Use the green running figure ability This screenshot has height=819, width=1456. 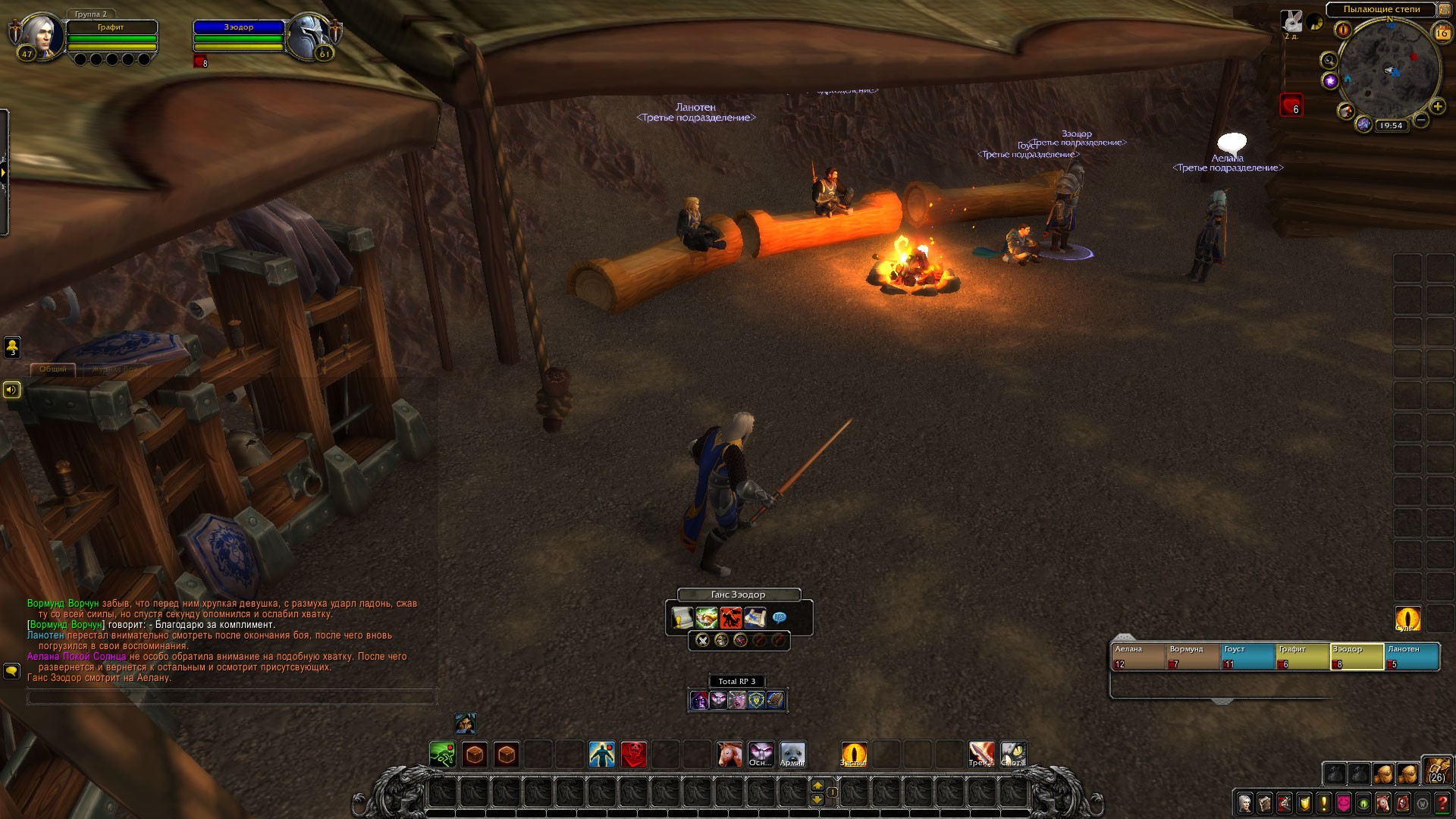(442, 755)
